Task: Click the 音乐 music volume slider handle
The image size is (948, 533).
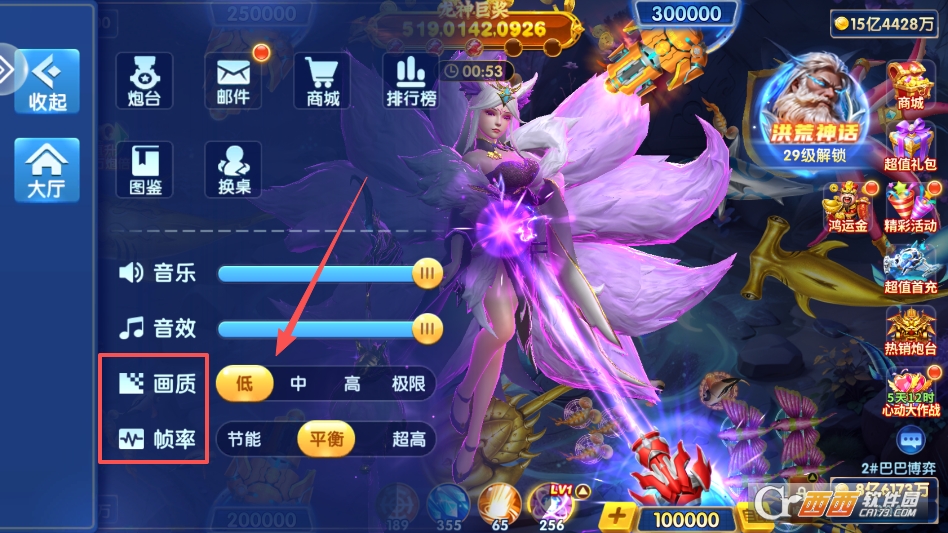Action: (428, 272)
